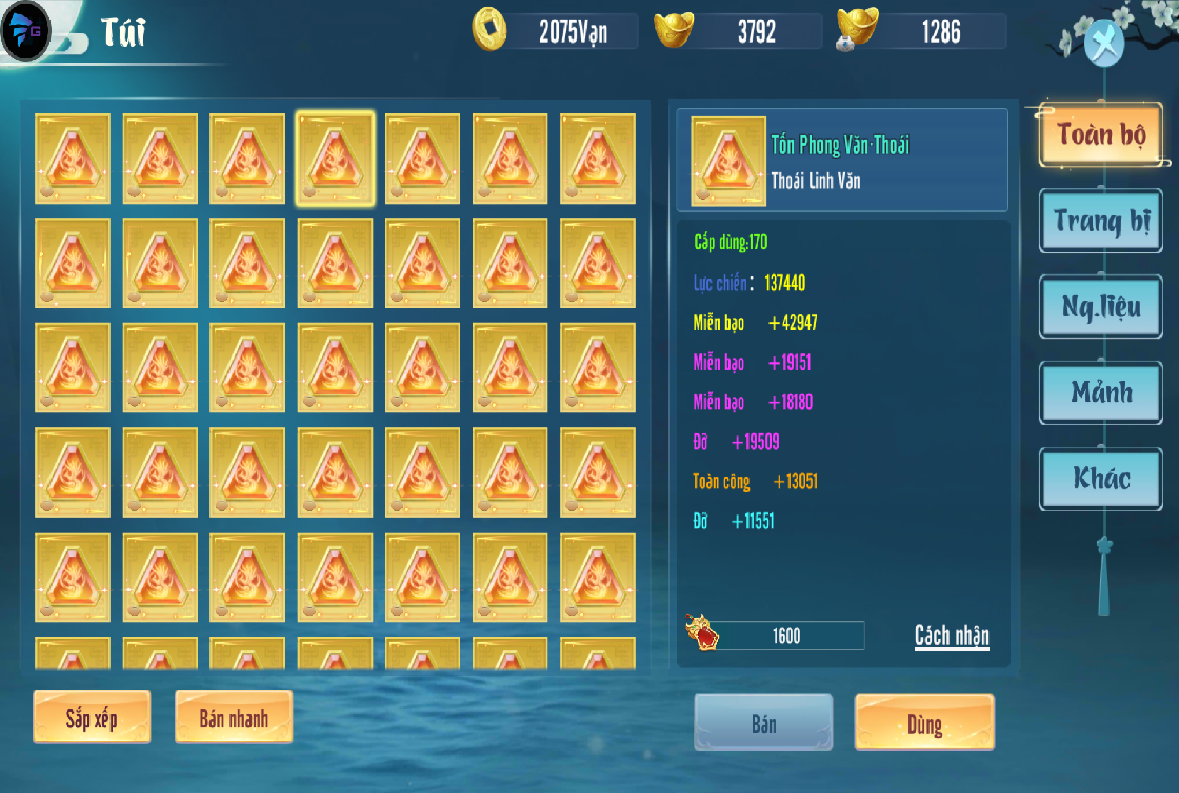Tap the bound gold ingot icon beside 1286
The height and width of the screenshot is (793, 1179).
click(x=856, y=30)
